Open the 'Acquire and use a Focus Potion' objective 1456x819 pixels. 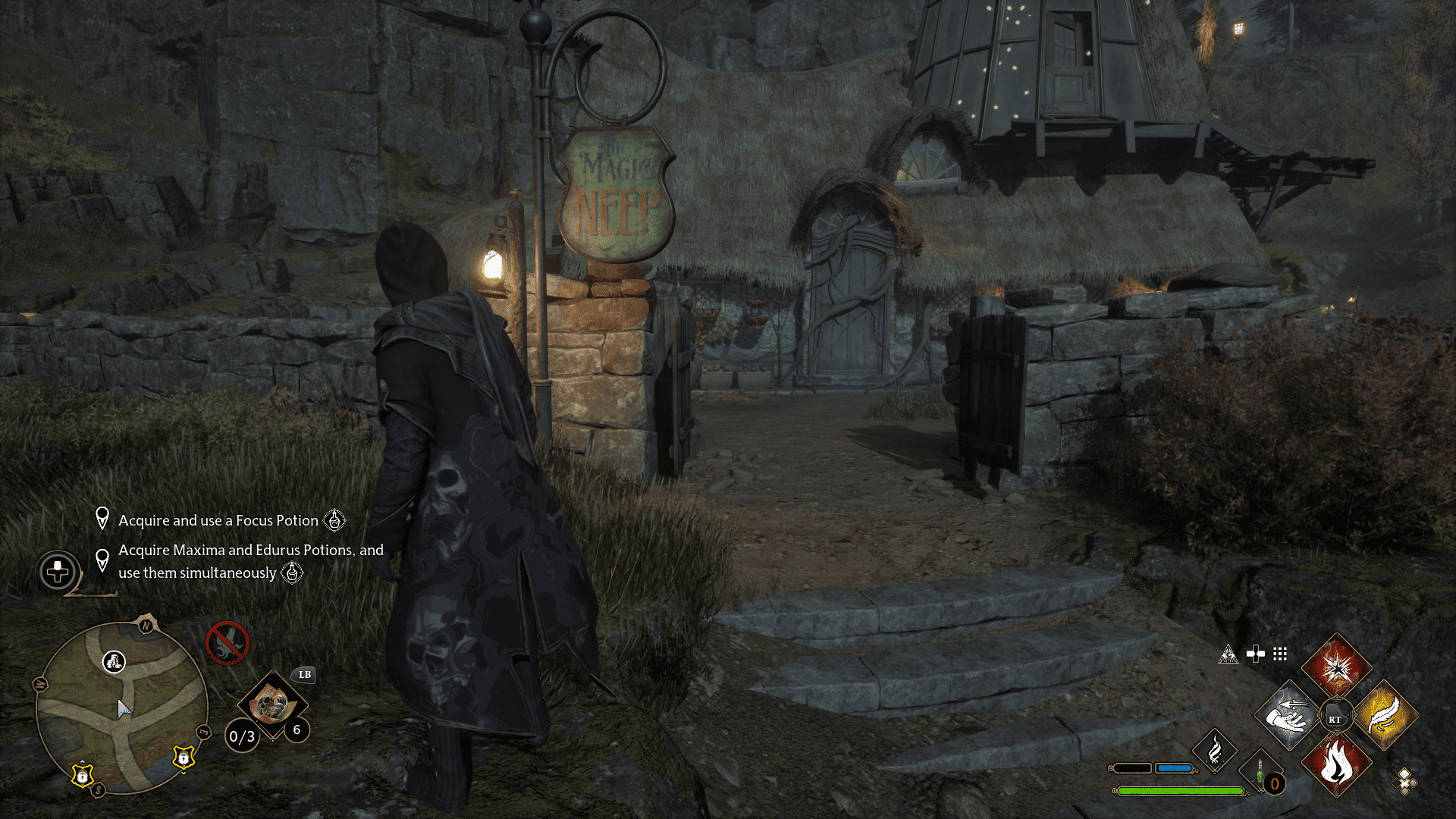coord(218,521)
